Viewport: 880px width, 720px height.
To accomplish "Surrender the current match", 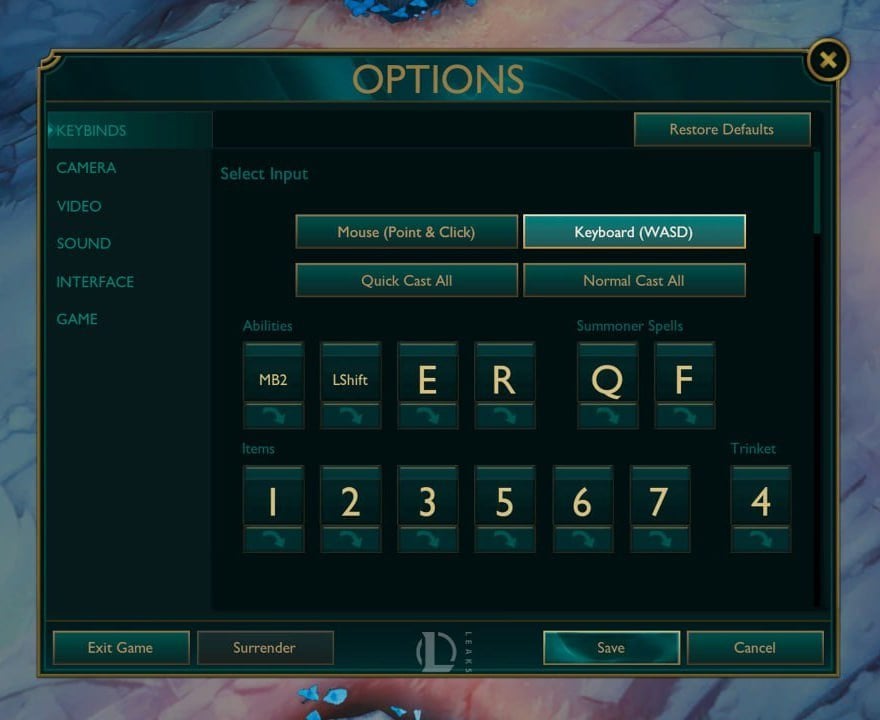I will 264,648.
